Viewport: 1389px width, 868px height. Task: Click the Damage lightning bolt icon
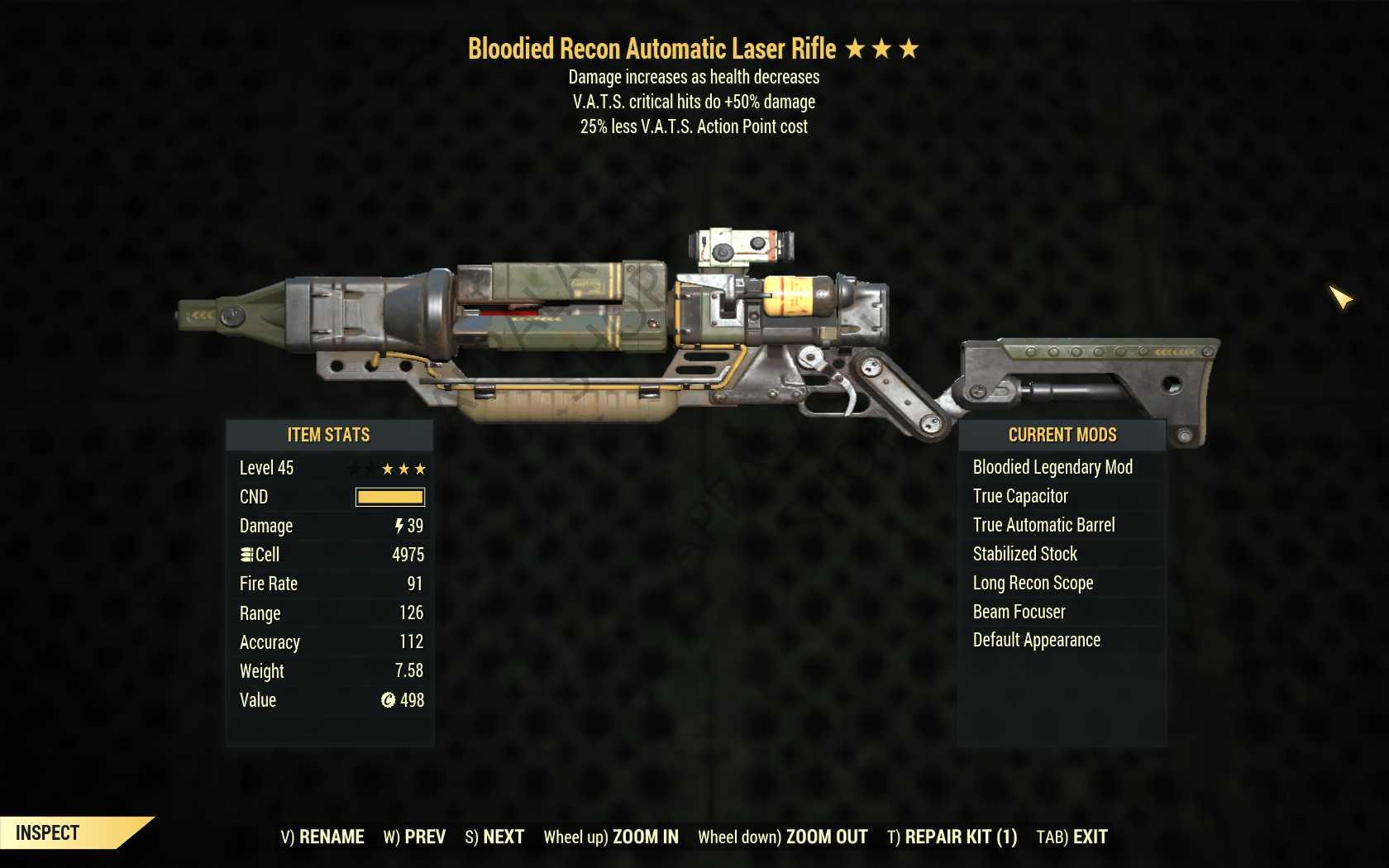[399, 526]
